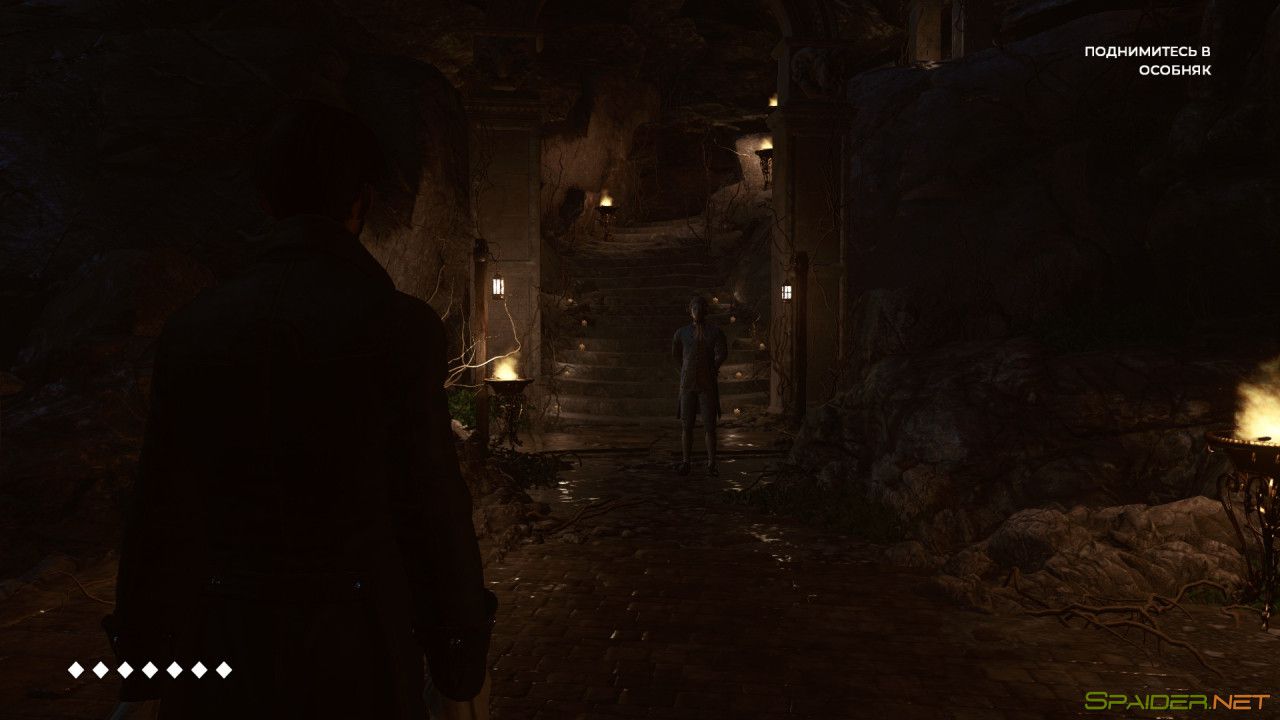Click the sixth diamond in the resource bar
The height and width of the screenshot is (720, 1280).
tap(199, 668)
